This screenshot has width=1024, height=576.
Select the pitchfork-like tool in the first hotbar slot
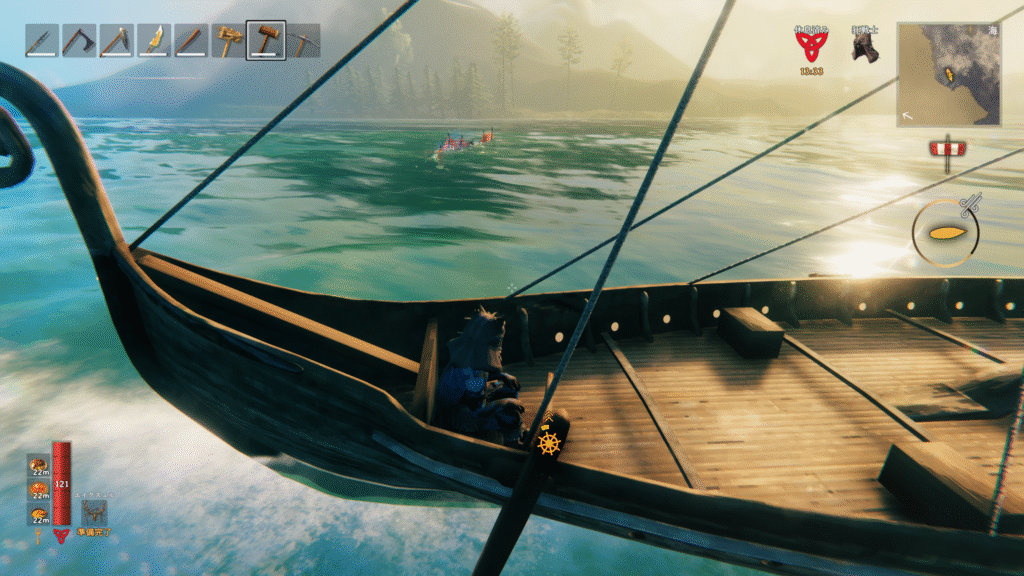tap(41, 41)
